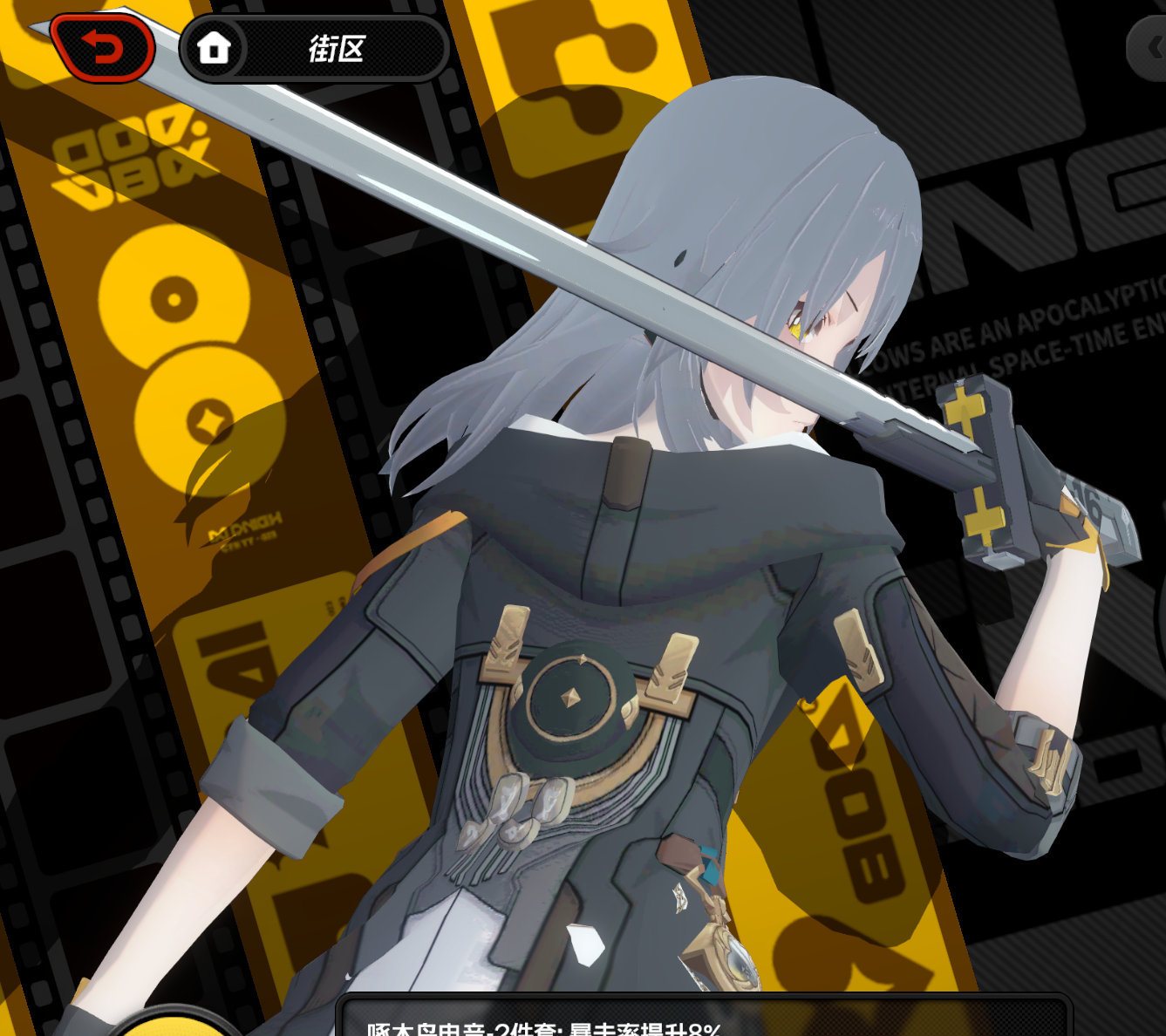Image resolution: width=1166 pixels, height=1036 pixels.
Task: Select the home icon beside 街区
Action: [212, 48]
